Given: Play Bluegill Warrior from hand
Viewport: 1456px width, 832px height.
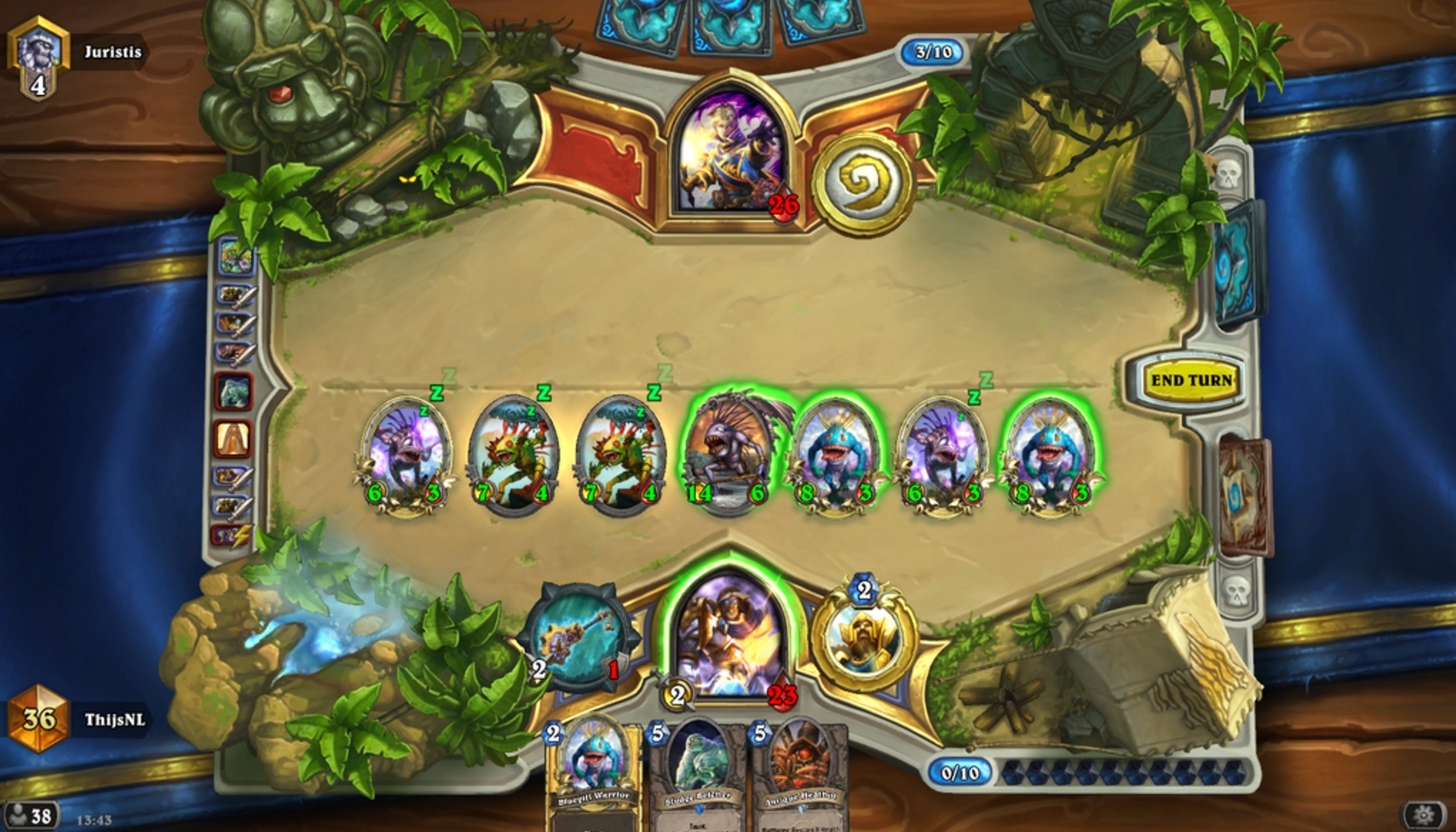Looking at the screenshot, I should click(591, 770).
